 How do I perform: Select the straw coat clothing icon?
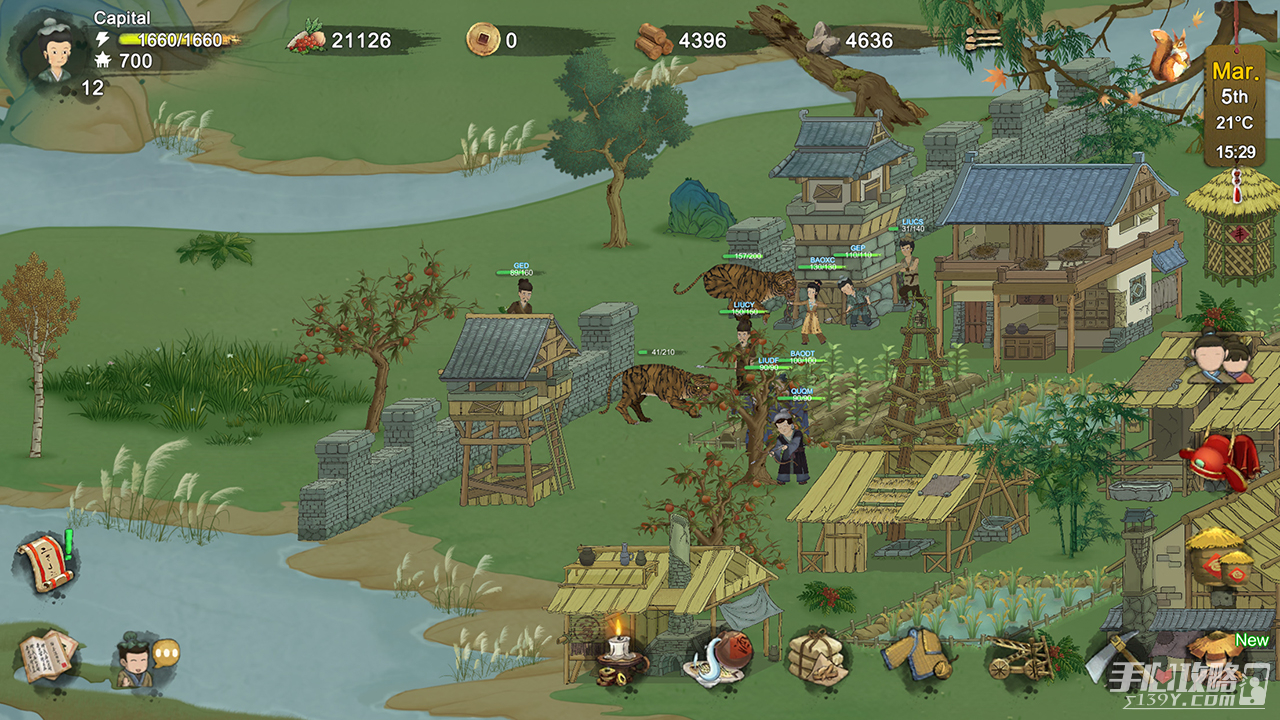pyautogui.click(x=914, y=655)
